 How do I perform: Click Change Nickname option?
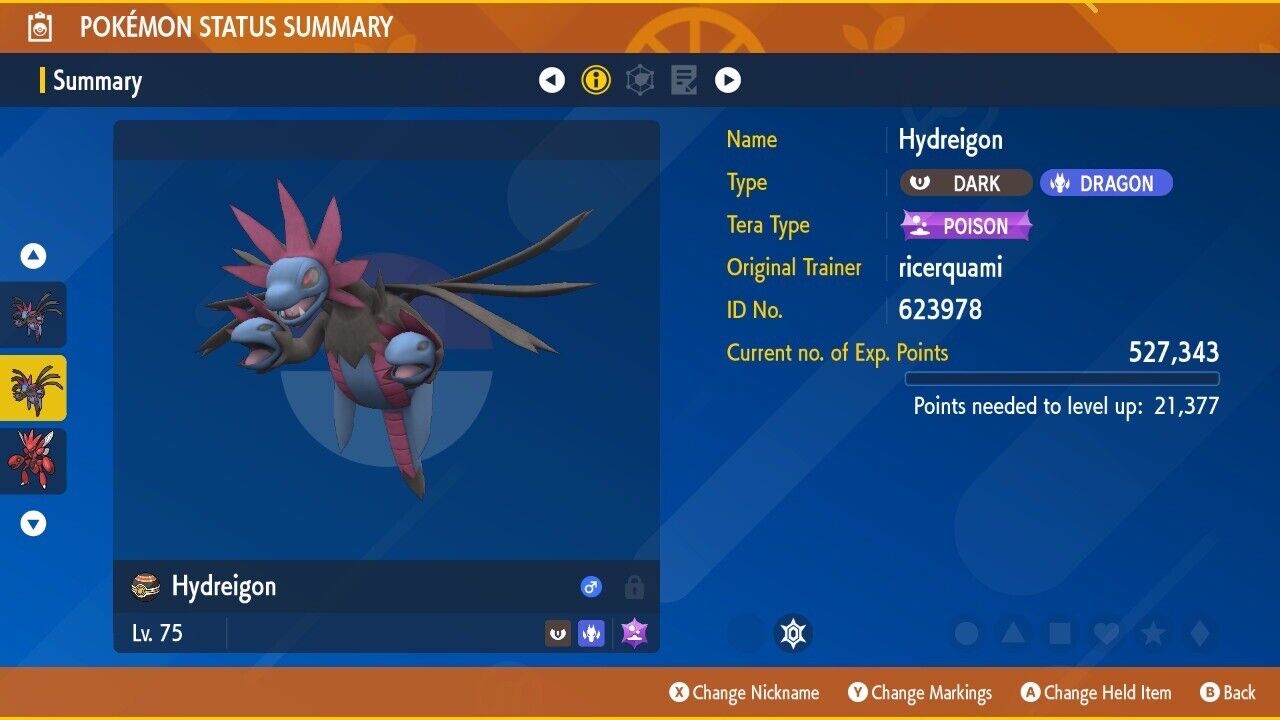click(x=745, y=692)
